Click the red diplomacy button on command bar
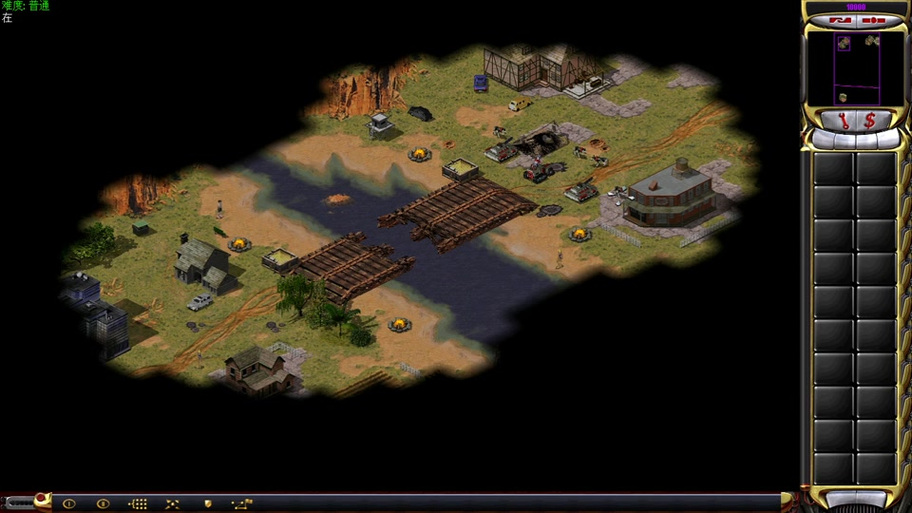This screenshot has width=912, height=513. pyautogui.click(x=41, y=498)
